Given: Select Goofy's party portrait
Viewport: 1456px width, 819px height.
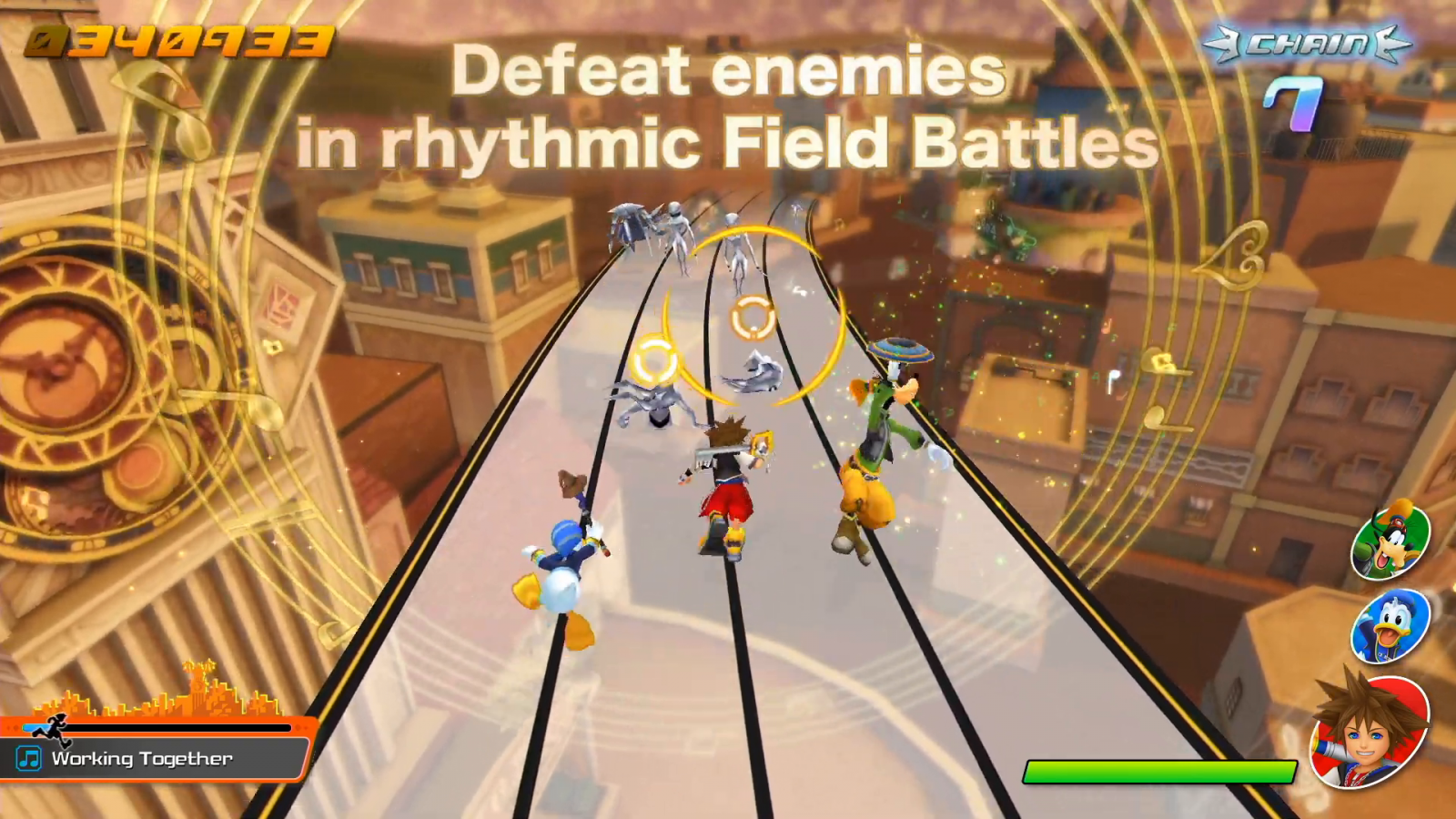Looking at the screenshot, I should coord(1390,541).
